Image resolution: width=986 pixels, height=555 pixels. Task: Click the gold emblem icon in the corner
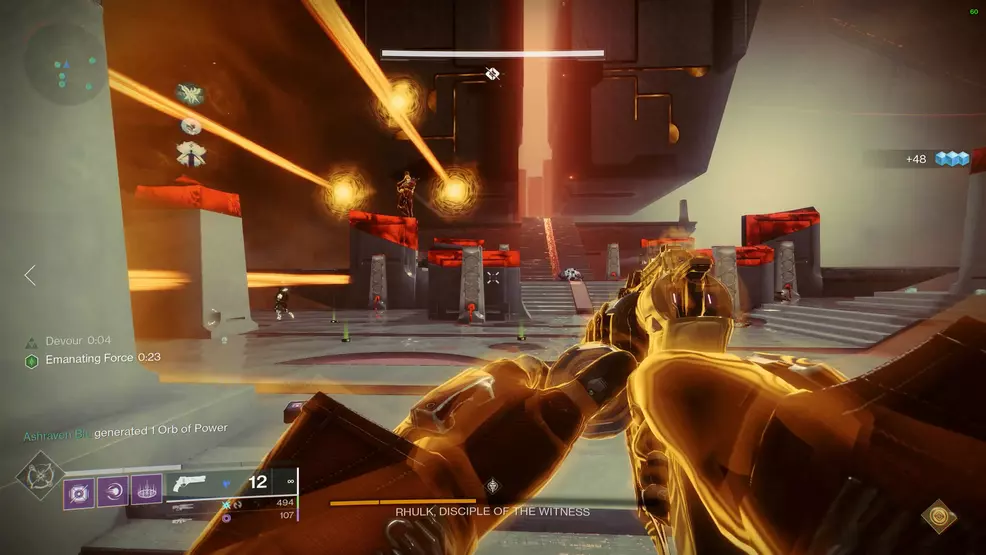click(x=939, y=514)
